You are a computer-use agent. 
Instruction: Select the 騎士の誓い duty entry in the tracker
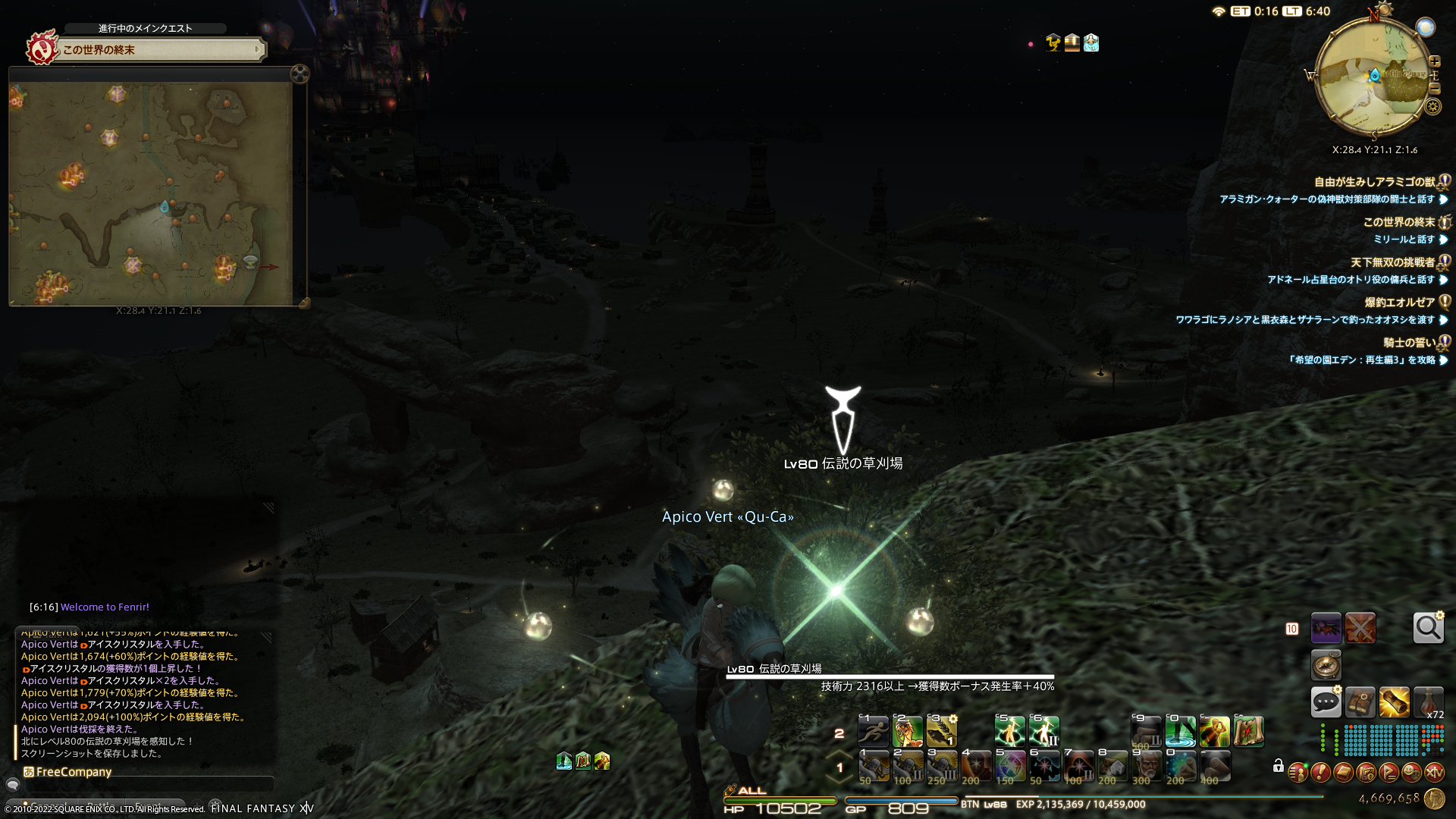click(1408, 342)
